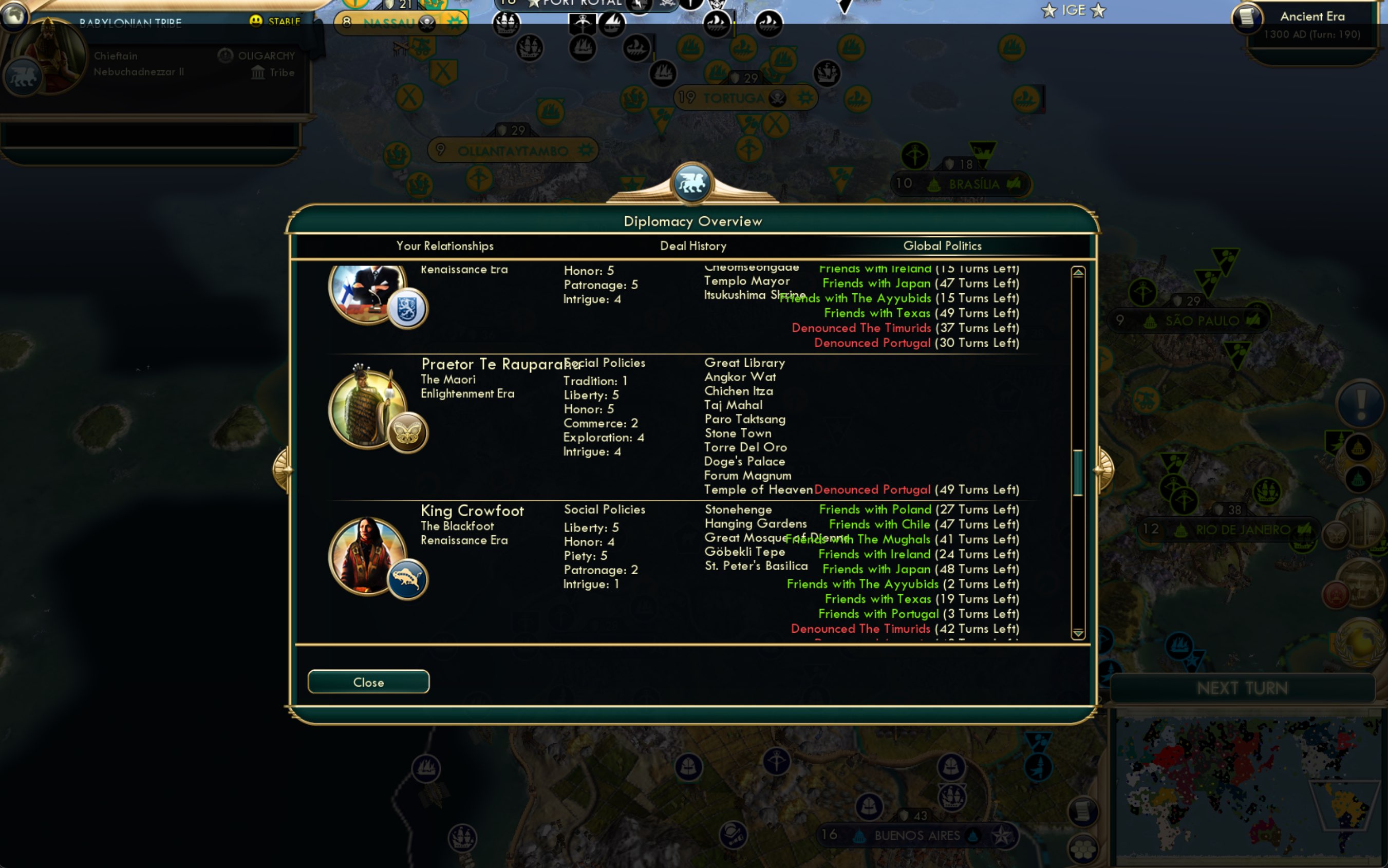
Task: Click the Next Turn button
Action: 1243,687
